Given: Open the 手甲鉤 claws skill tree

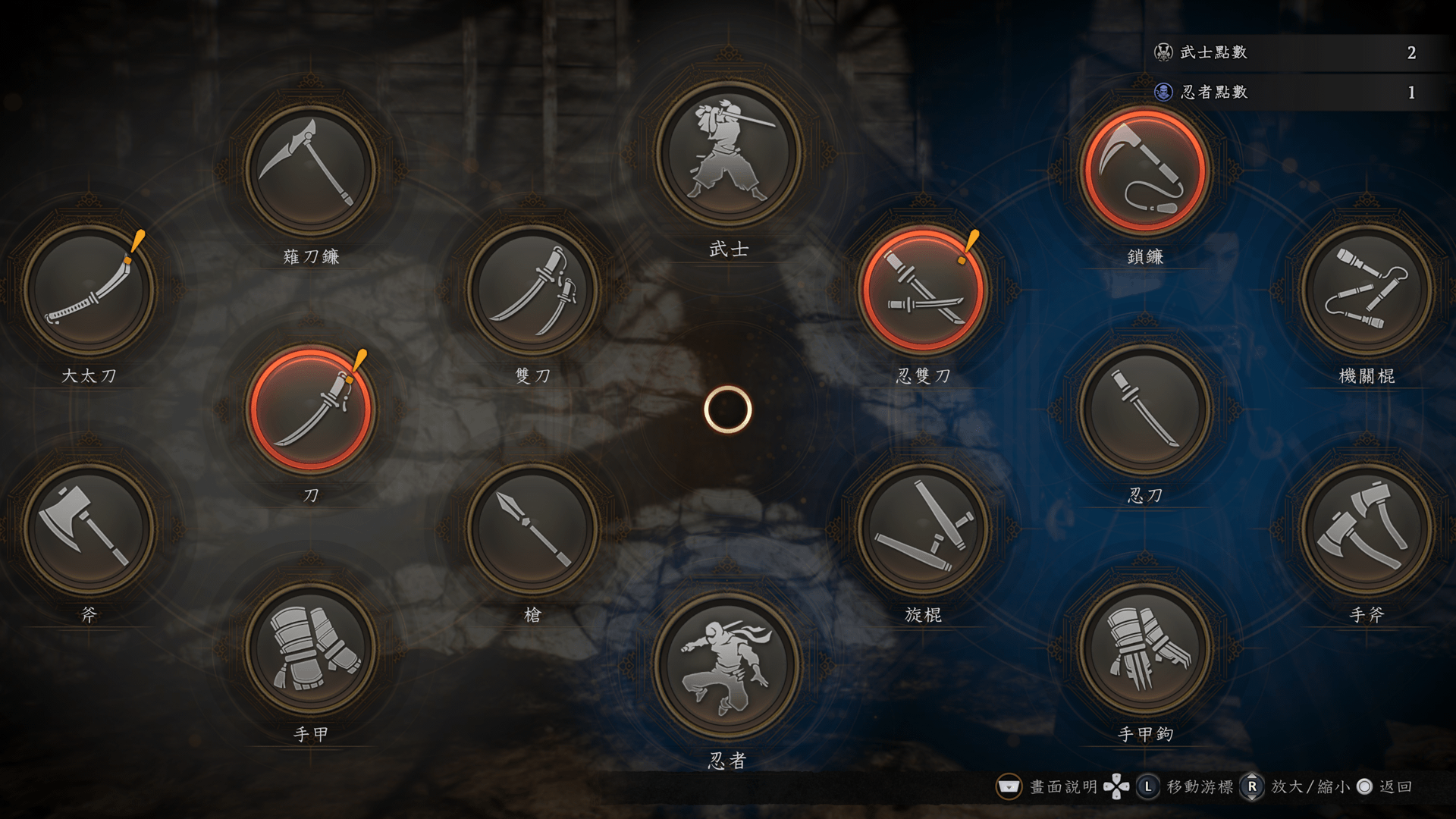Looking at the screenshot, I should coord(1145,648).
